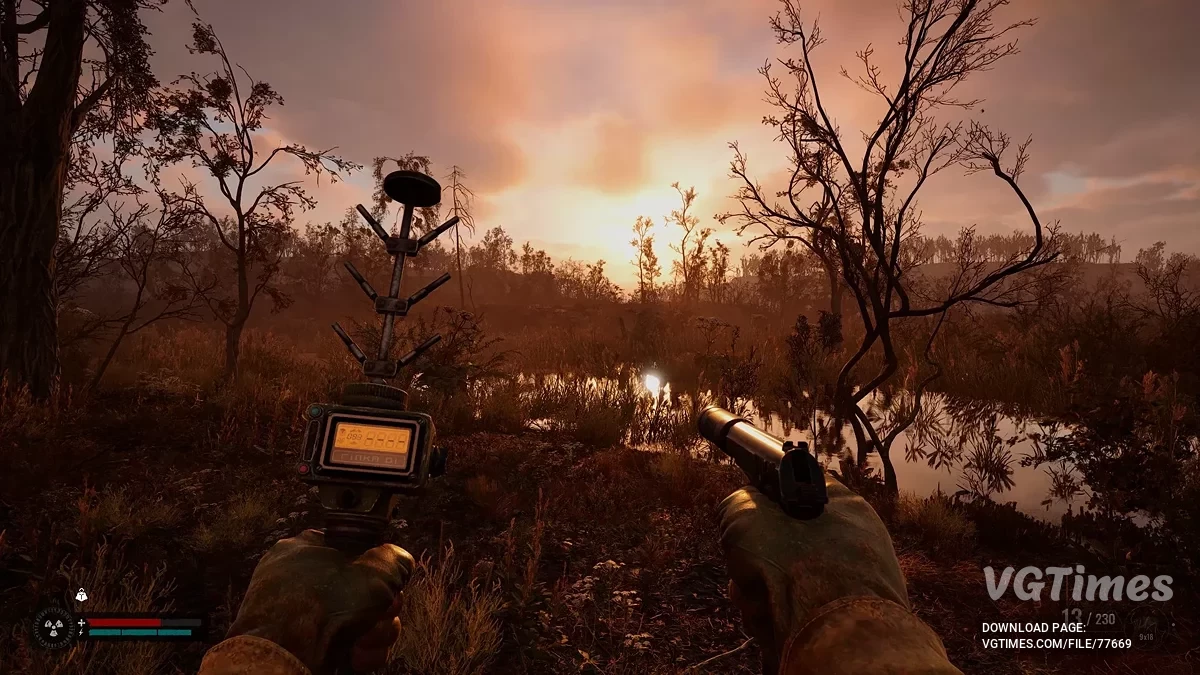This screenshot has width=1200, height=675.
Task: Open the VGTimes download page link
Action: (x=1056, y=643)
